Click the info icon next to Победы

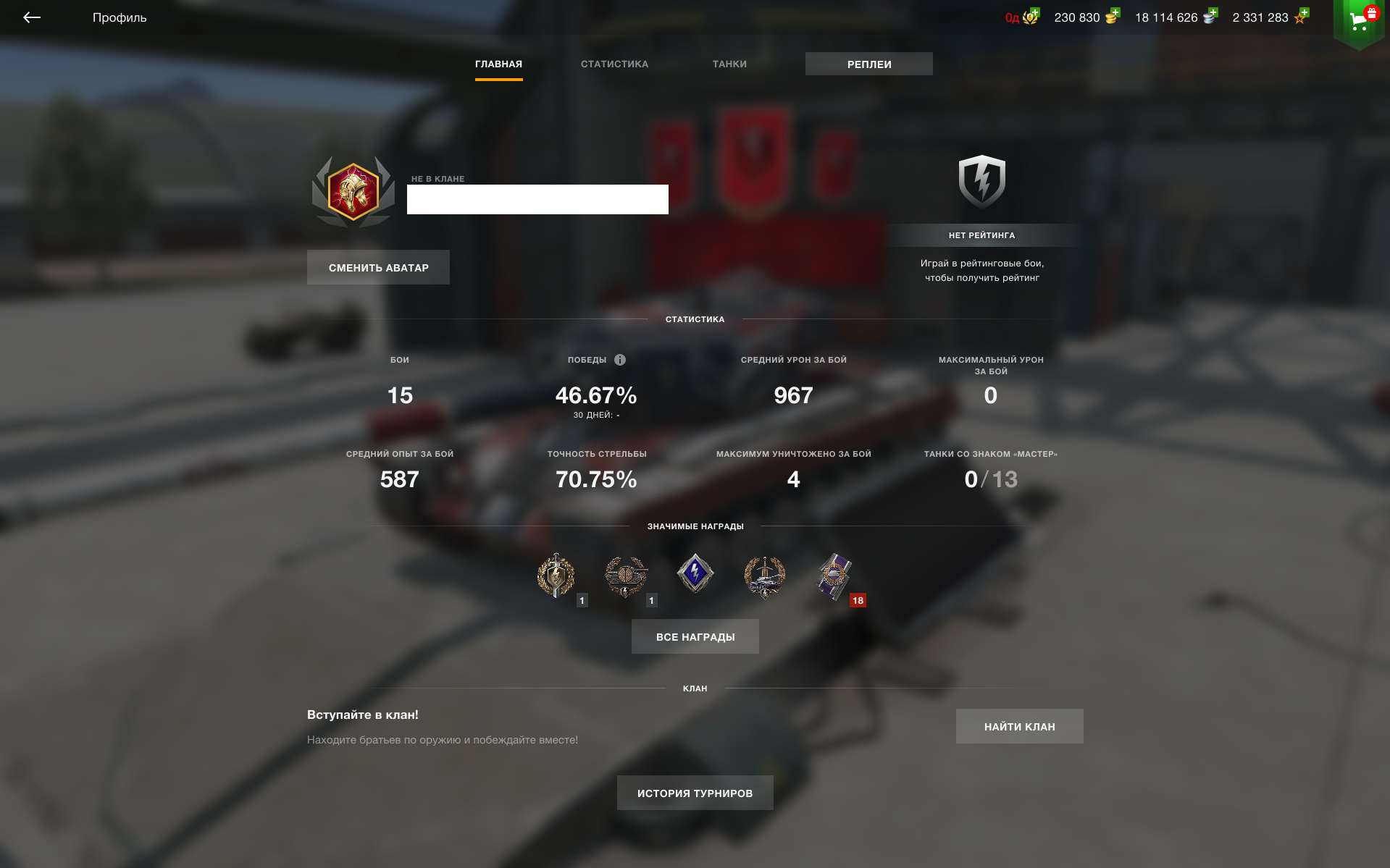(620, 359)
